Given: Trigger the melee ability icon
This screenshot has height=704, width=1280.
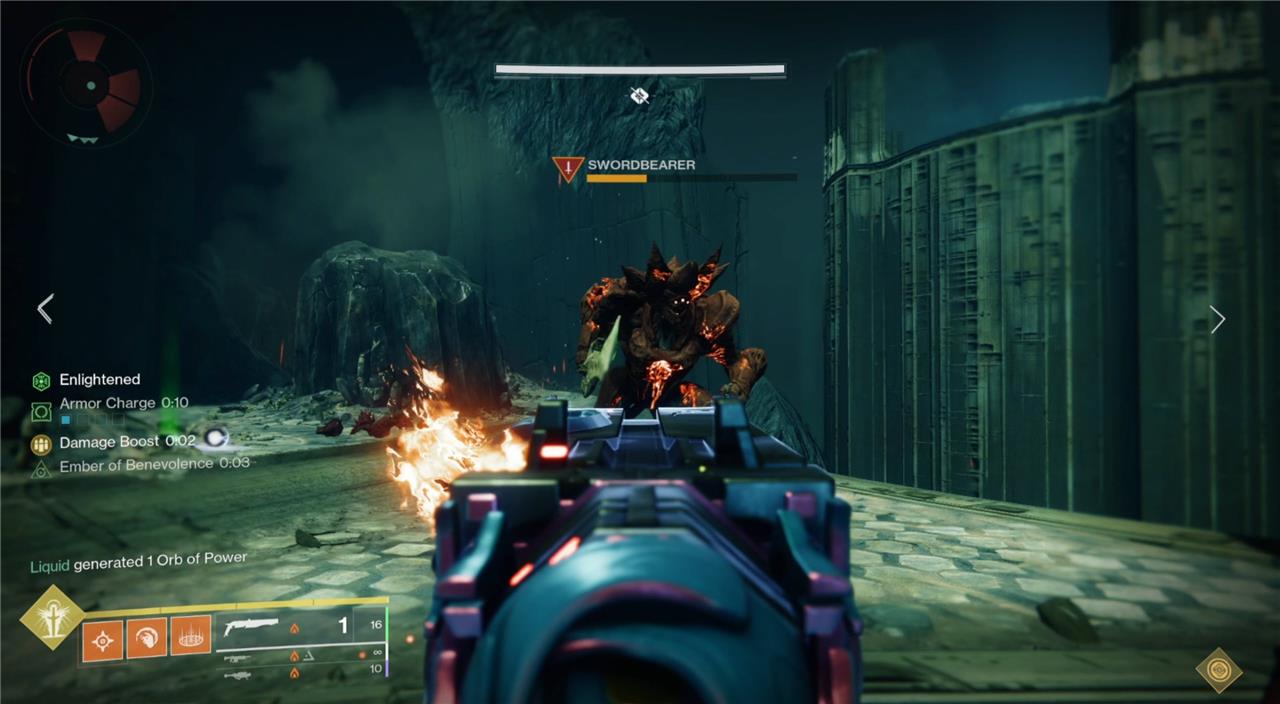Looking at the screenshot, I should [x=146, y=637].
